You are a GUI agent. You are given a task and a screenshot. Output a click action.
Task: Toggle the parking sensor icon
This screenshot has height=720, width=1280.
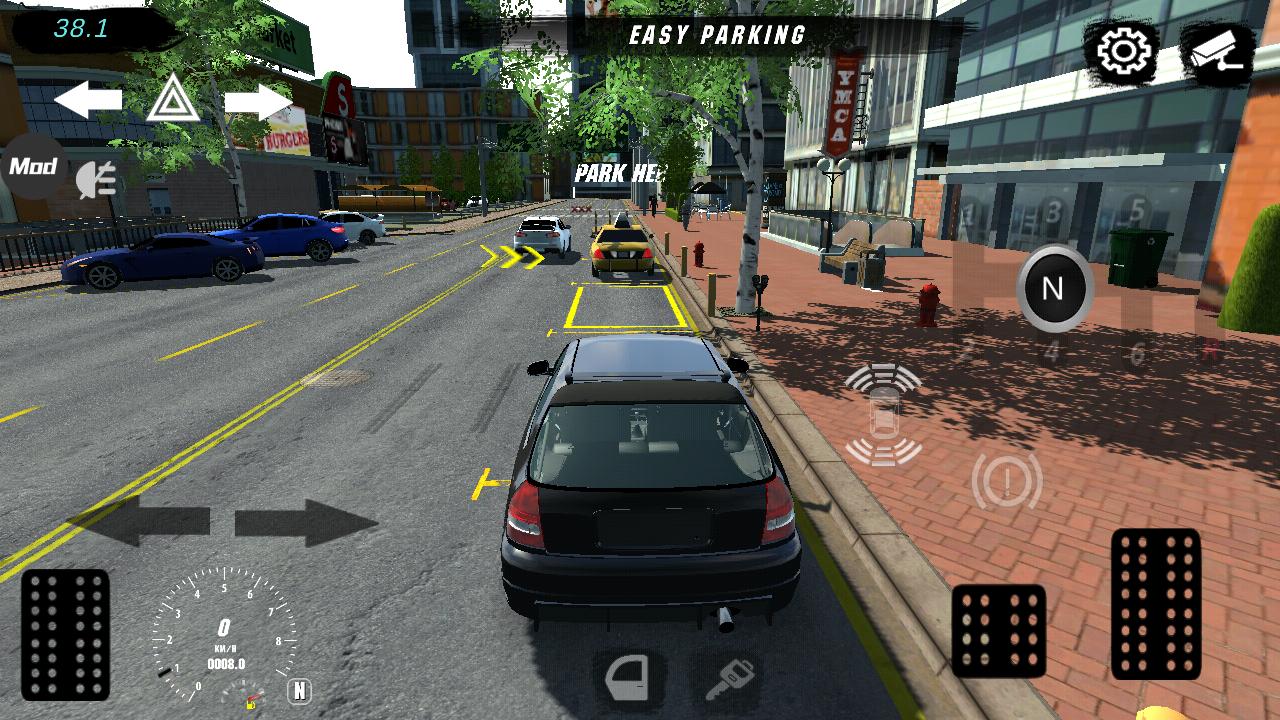[x=883, y=415]
